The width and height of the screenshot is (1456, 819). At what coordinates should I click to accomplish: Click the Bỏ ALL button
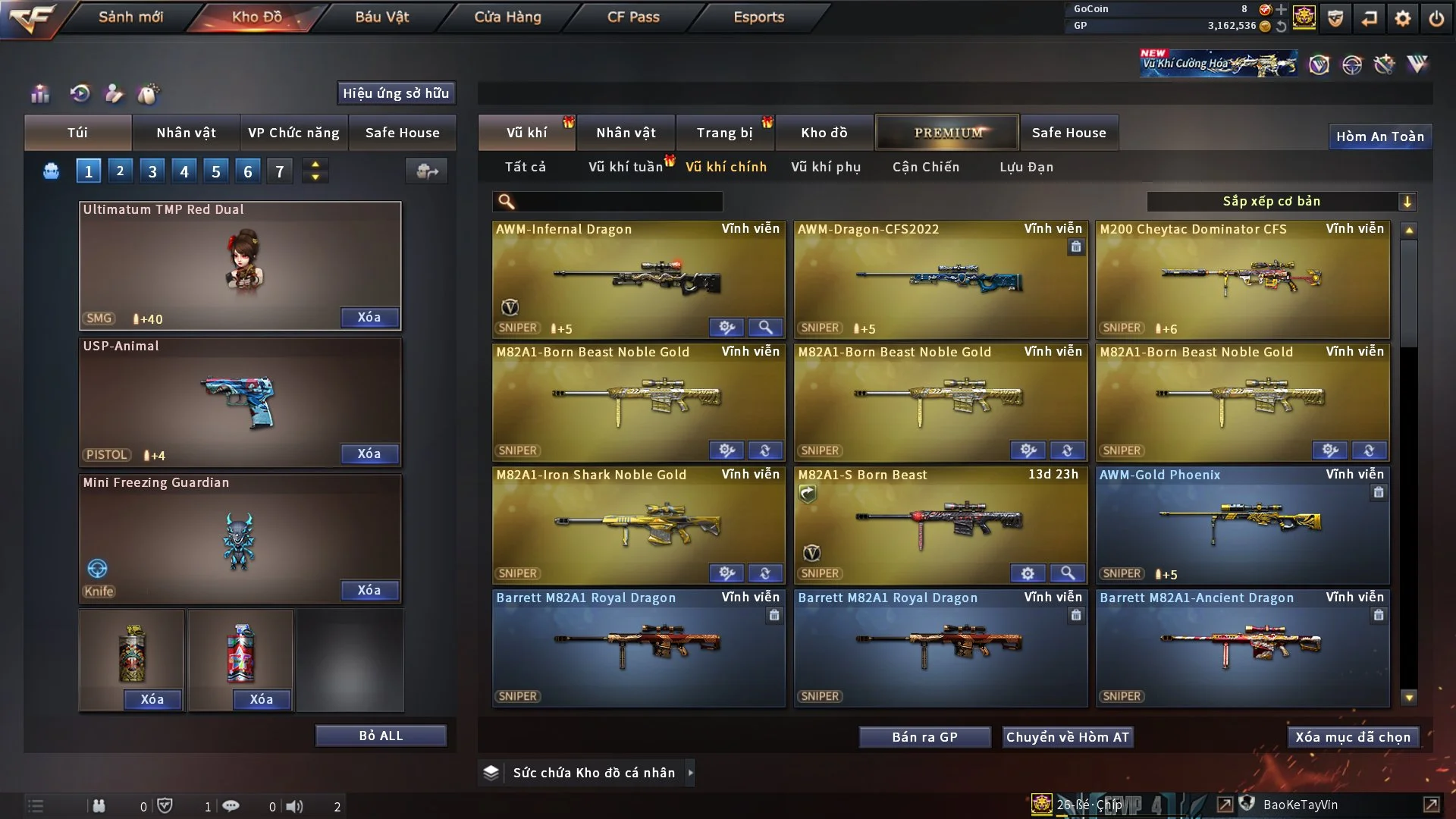pyautogui.click(x=381, y=736)
